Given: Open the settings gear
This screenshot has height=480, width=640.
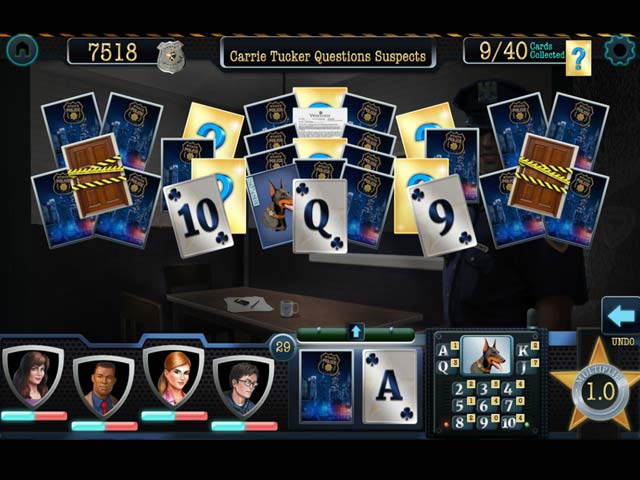Looking at the screenshot, I should coord(620,50).
